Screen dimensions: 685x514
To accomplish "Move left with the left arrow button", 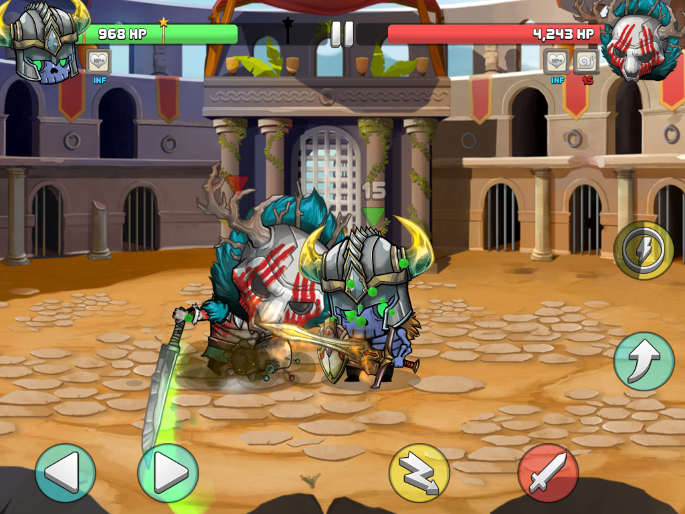I will 65,472.
